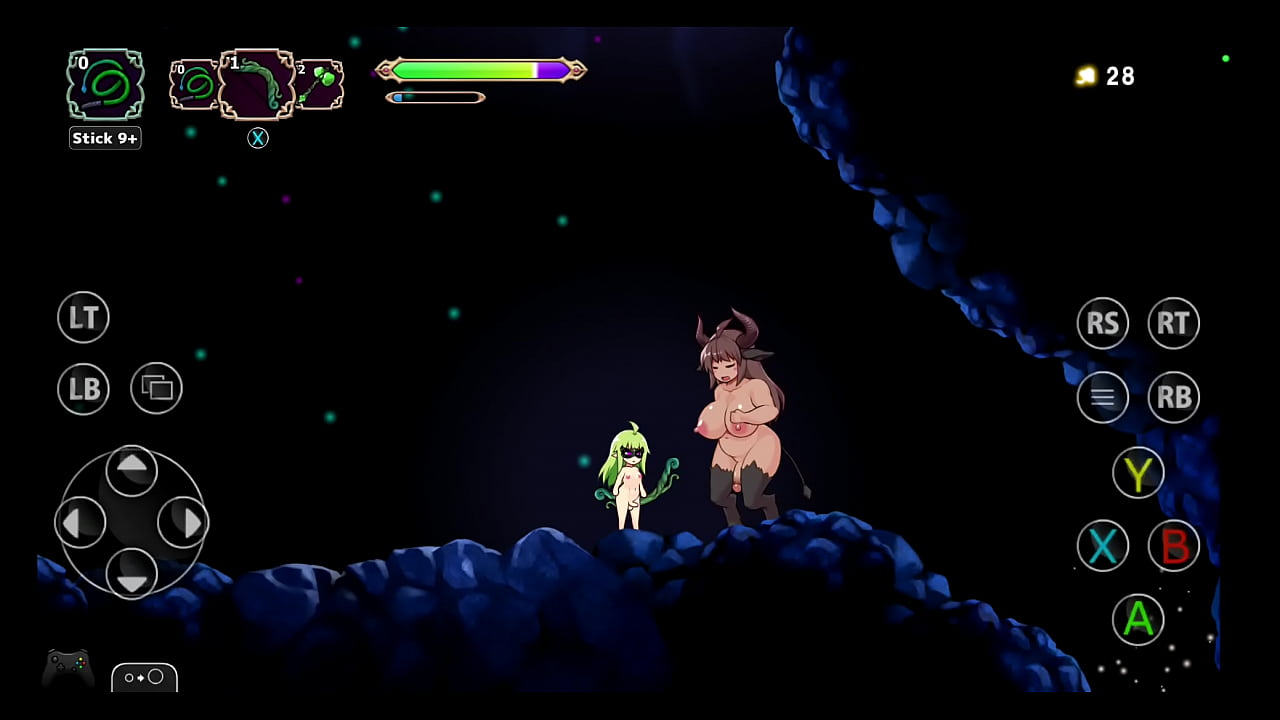Screen dimensions: 1280x720
Task: Tap the LB virtual bumper button
Action: pyautogui.click(x=83, y=388)
